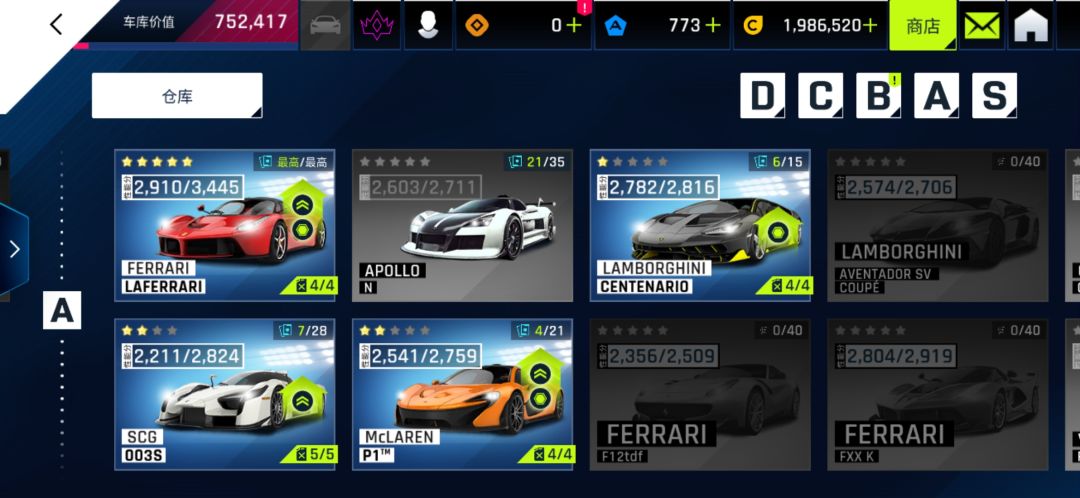This screenshot has height=498, width=1080.
Task: Select the McLaren P1 card
Action: (462, 394)
